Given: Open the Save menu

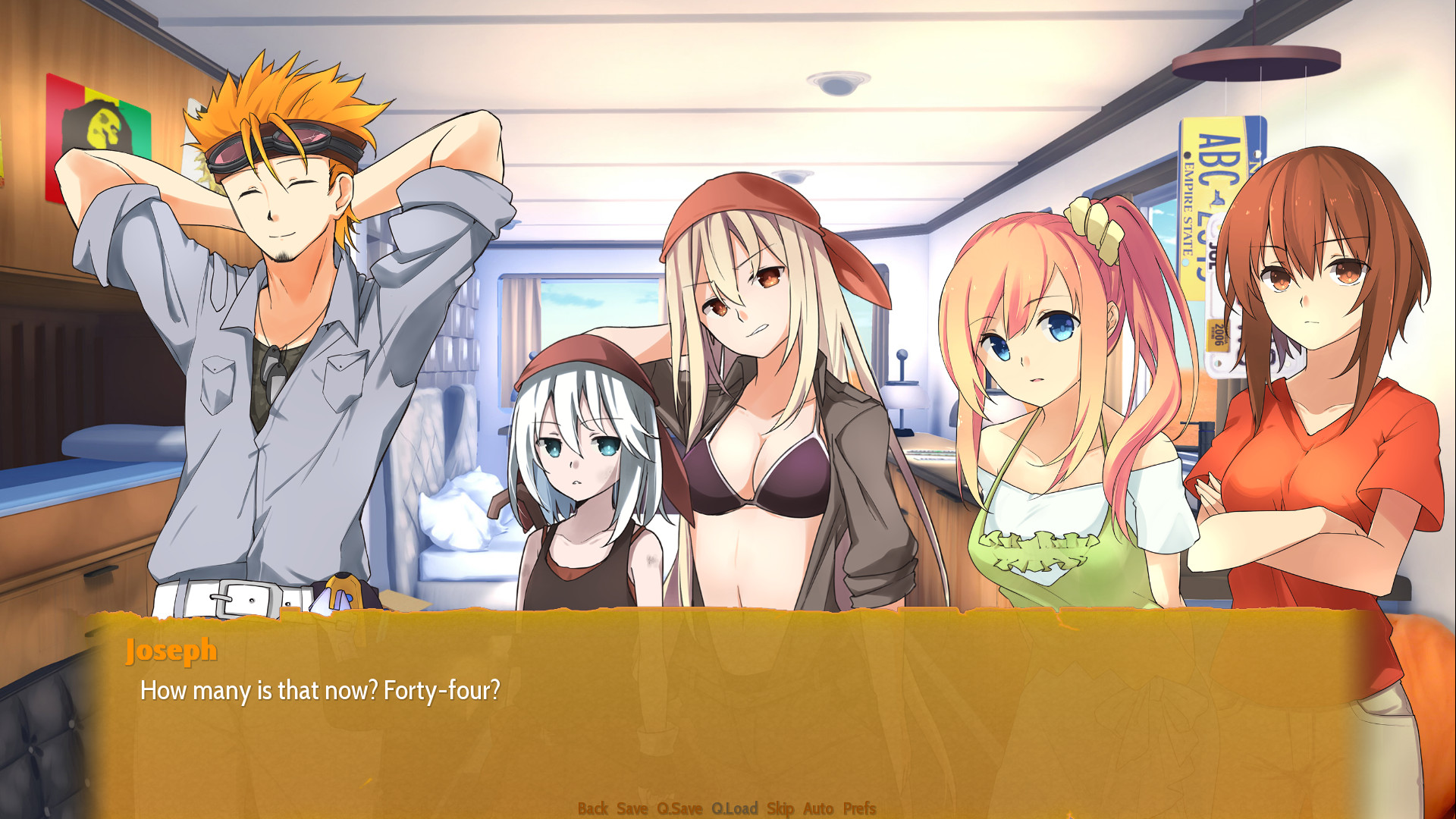Looking at the screenshot, I should pos(632,808).
